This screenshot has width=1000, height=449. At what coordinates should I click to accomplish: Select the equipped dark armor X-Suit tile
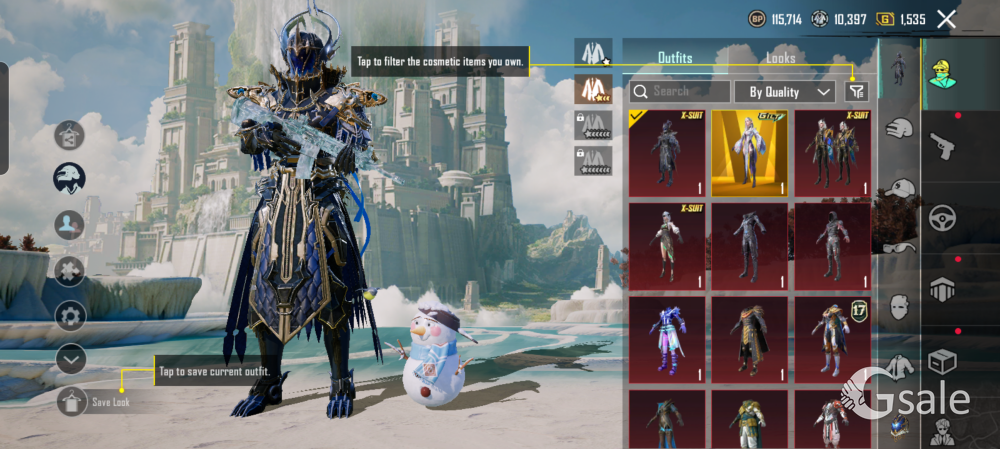666,153
